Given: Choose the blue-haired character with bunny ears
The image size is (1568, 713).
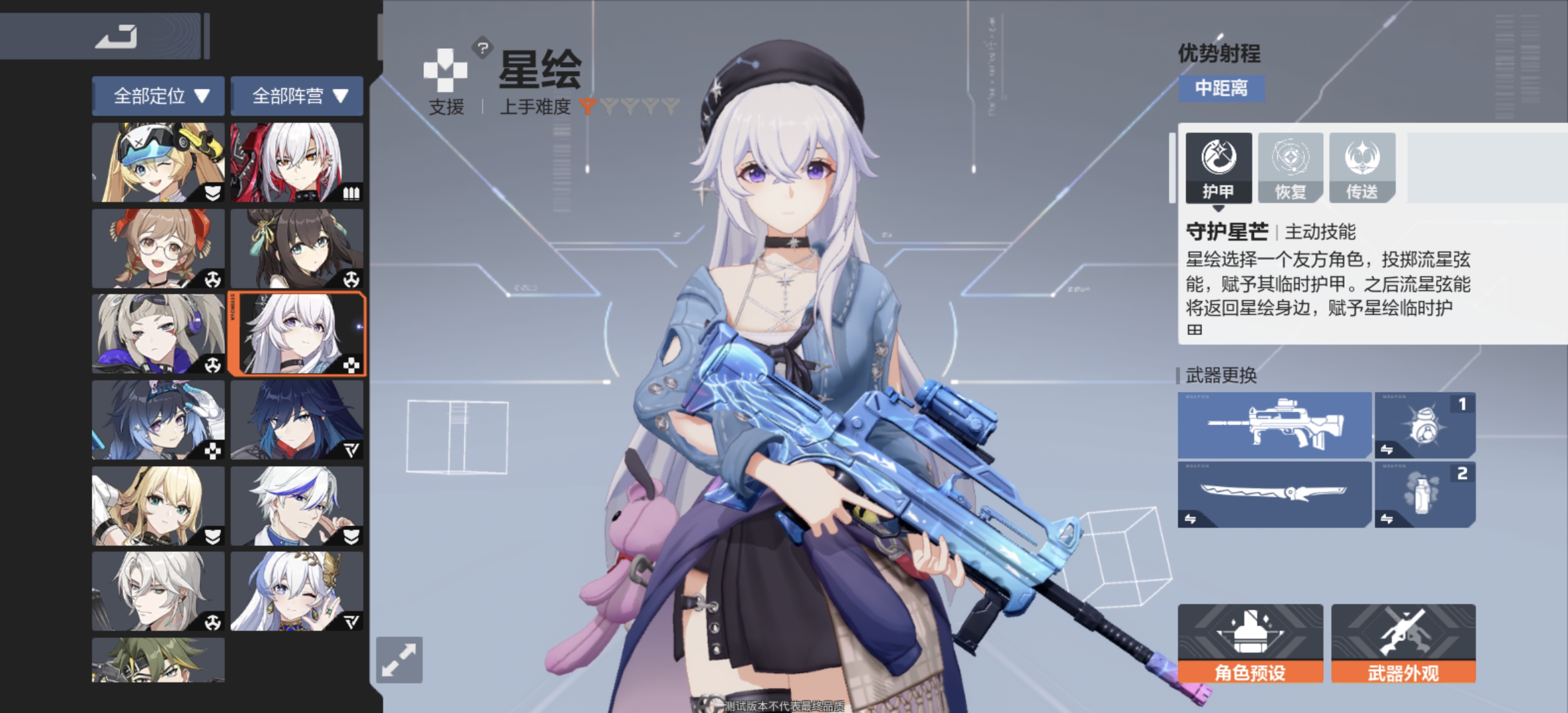Looking at the screenshot, I should point(158,420).
